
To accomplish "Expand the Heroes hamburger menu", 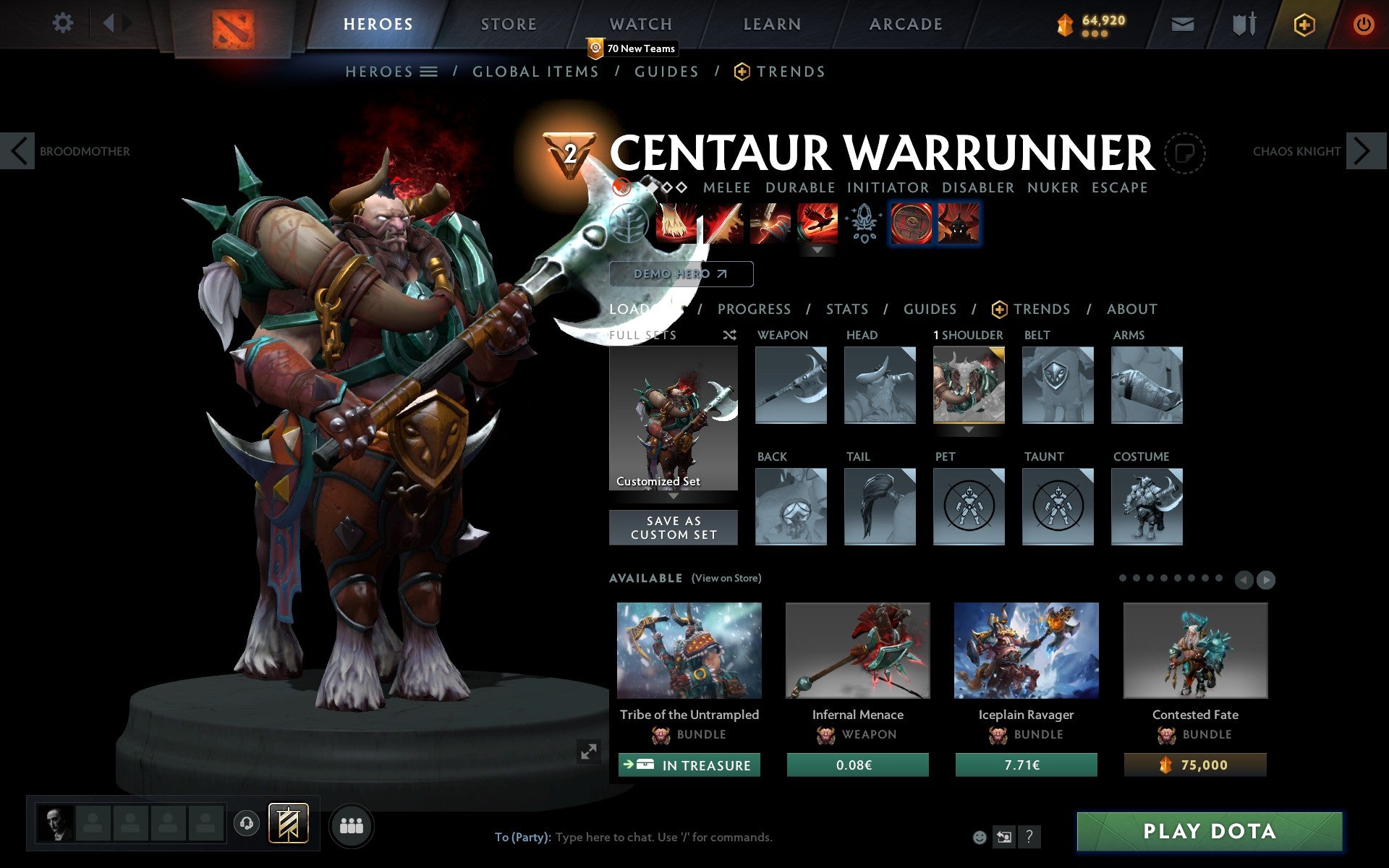I will pyautogui.click(x=430, y=71).
